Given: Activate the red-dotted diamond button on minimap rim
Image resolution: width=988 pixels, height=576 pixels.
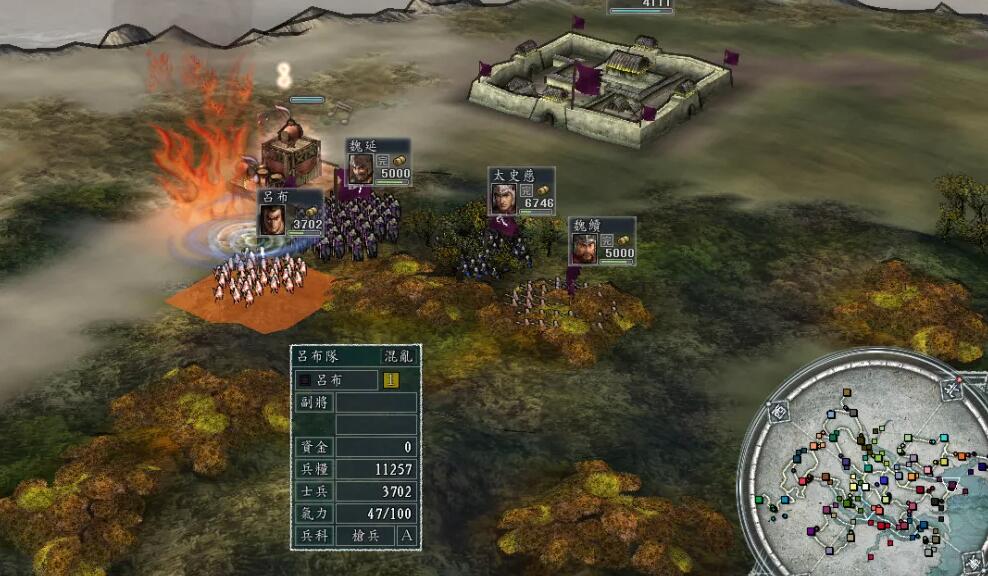Looking at the screenshot, I should 954,390.
